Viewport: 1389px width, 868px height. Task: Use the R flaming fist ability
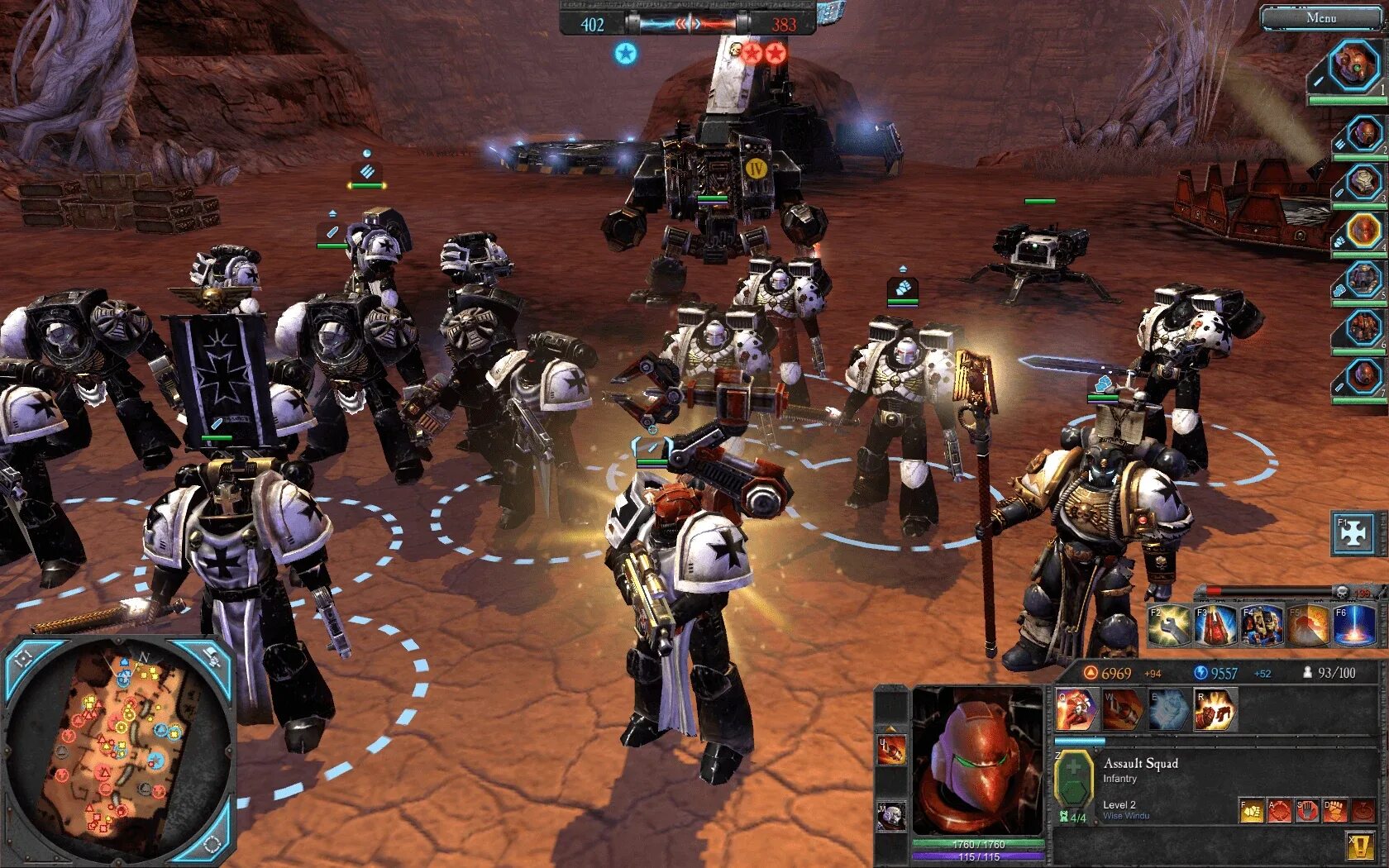1215,709
